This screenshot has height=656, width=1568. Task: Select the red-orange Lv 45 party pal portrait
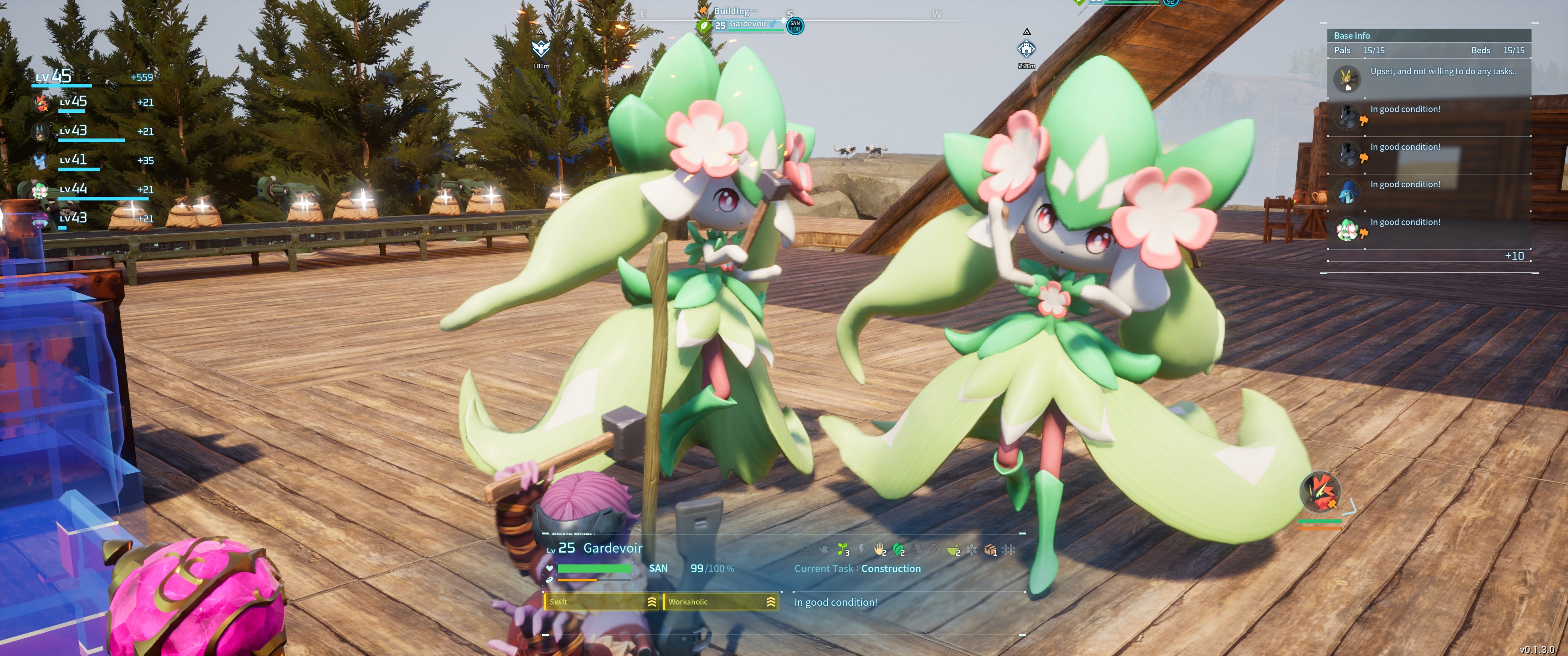41,102
